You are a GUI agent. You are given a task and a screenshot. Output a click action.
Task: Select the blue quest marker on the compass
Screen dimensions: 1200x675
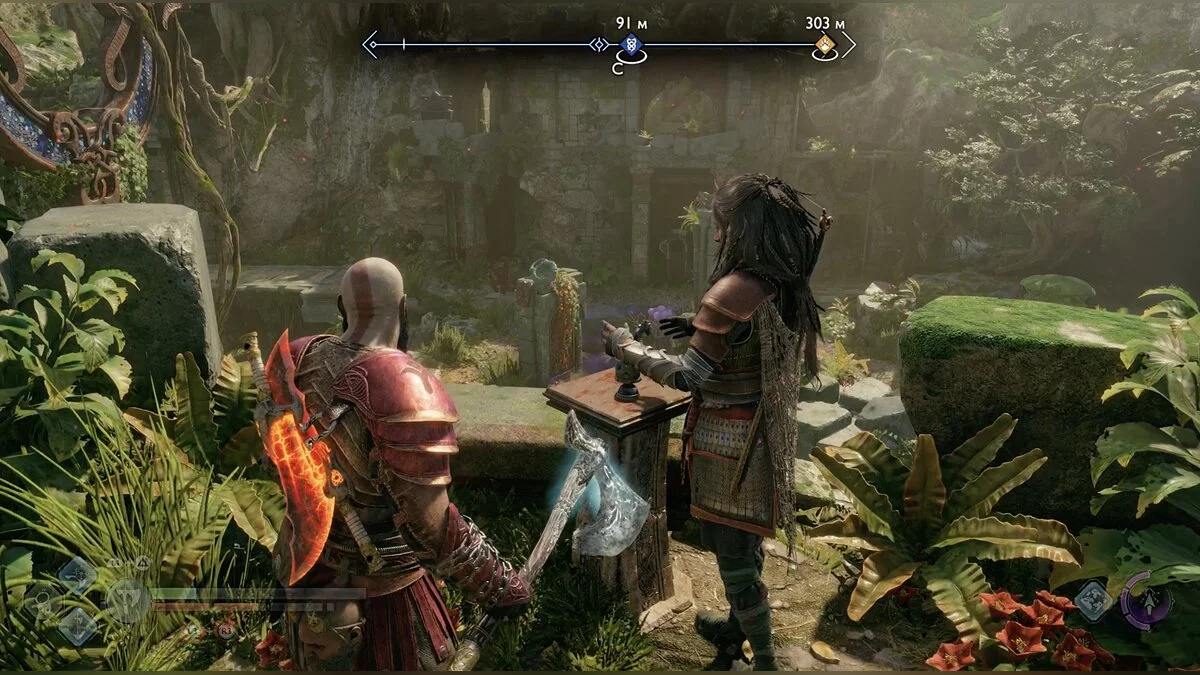pos(630,44)
